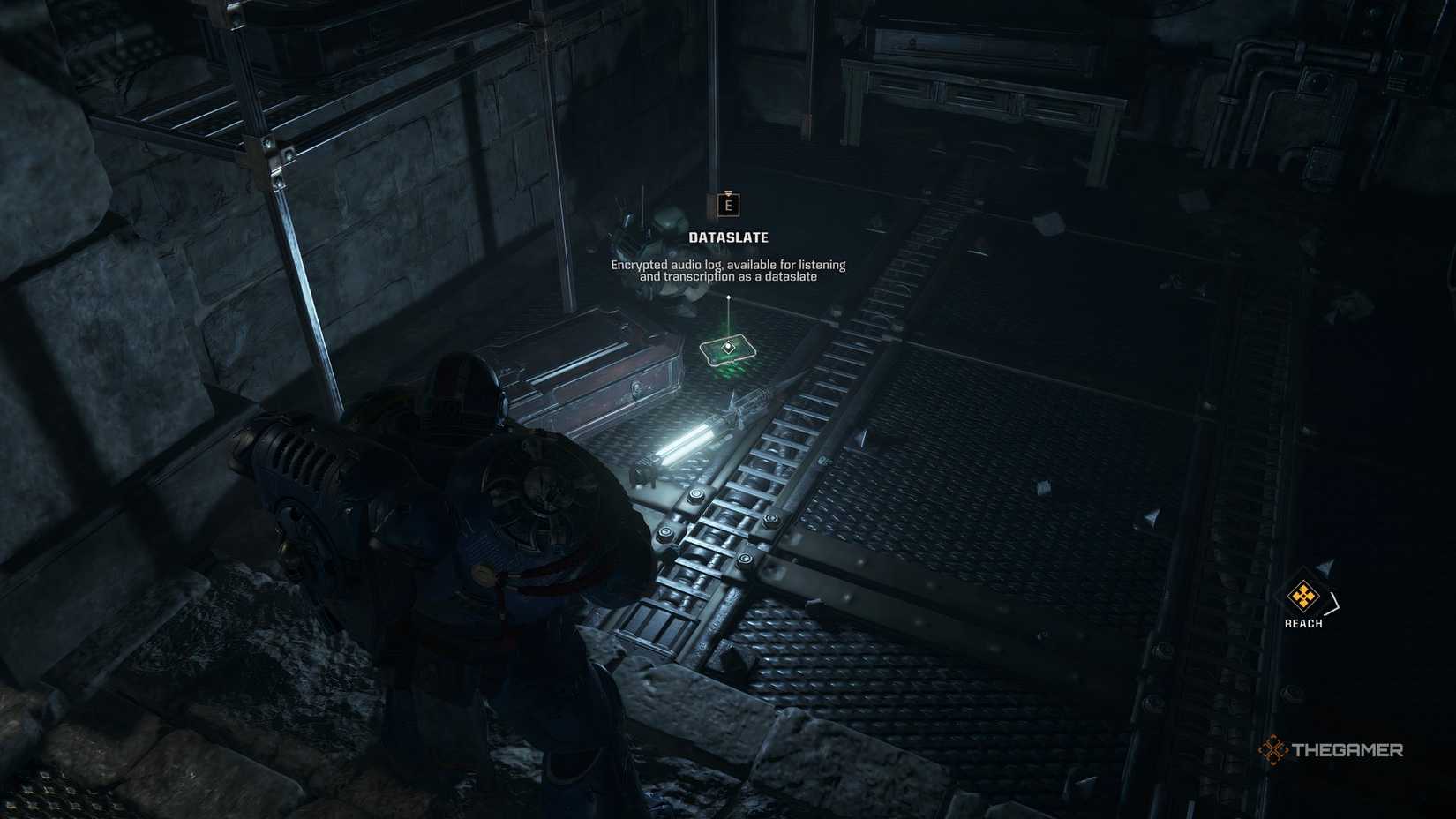Select the DATASLATE title text
Screen dimensions: 1456x819
point(729,237)
